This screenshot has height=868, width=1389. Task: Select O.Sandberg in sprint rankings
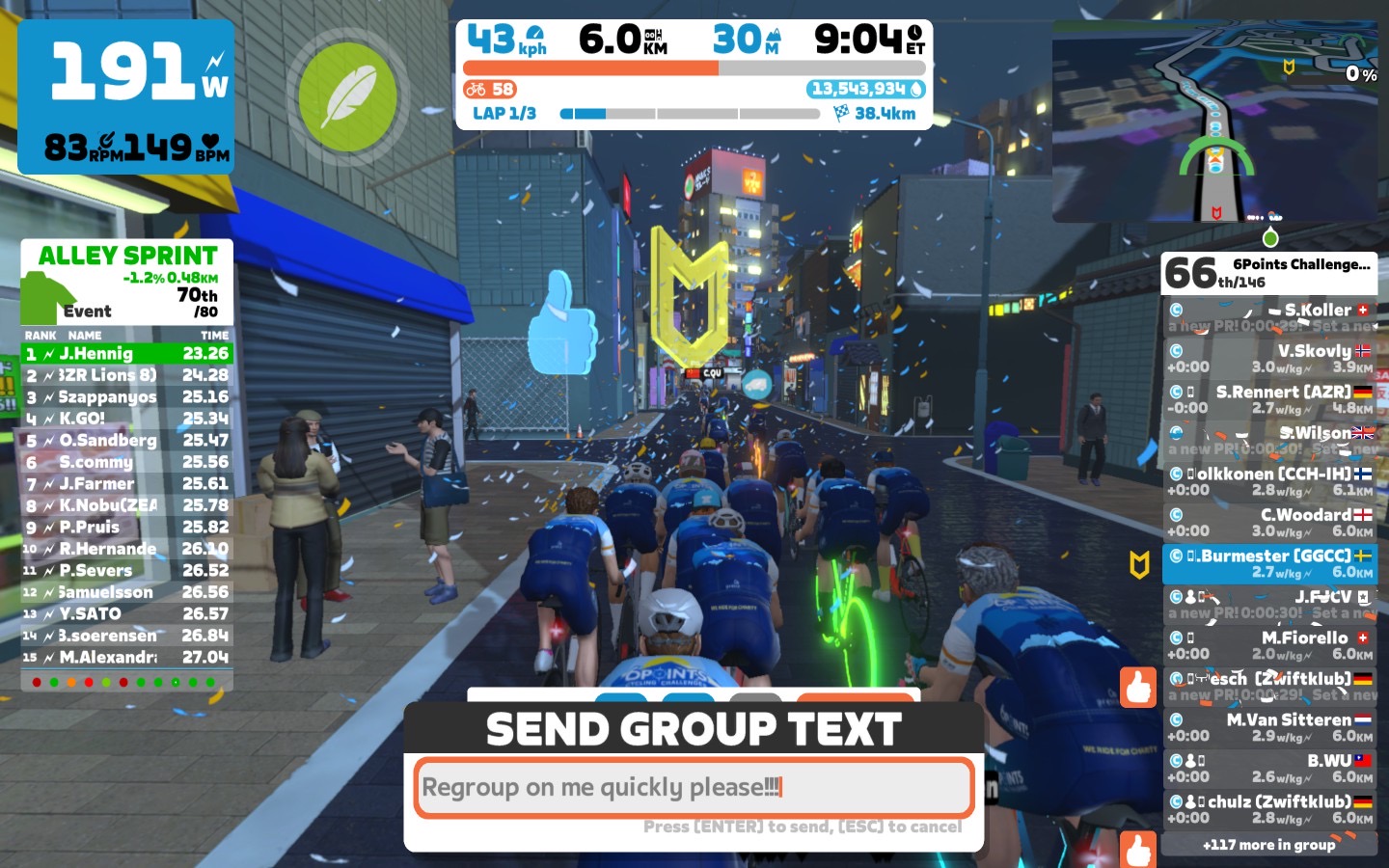[127, 441]
